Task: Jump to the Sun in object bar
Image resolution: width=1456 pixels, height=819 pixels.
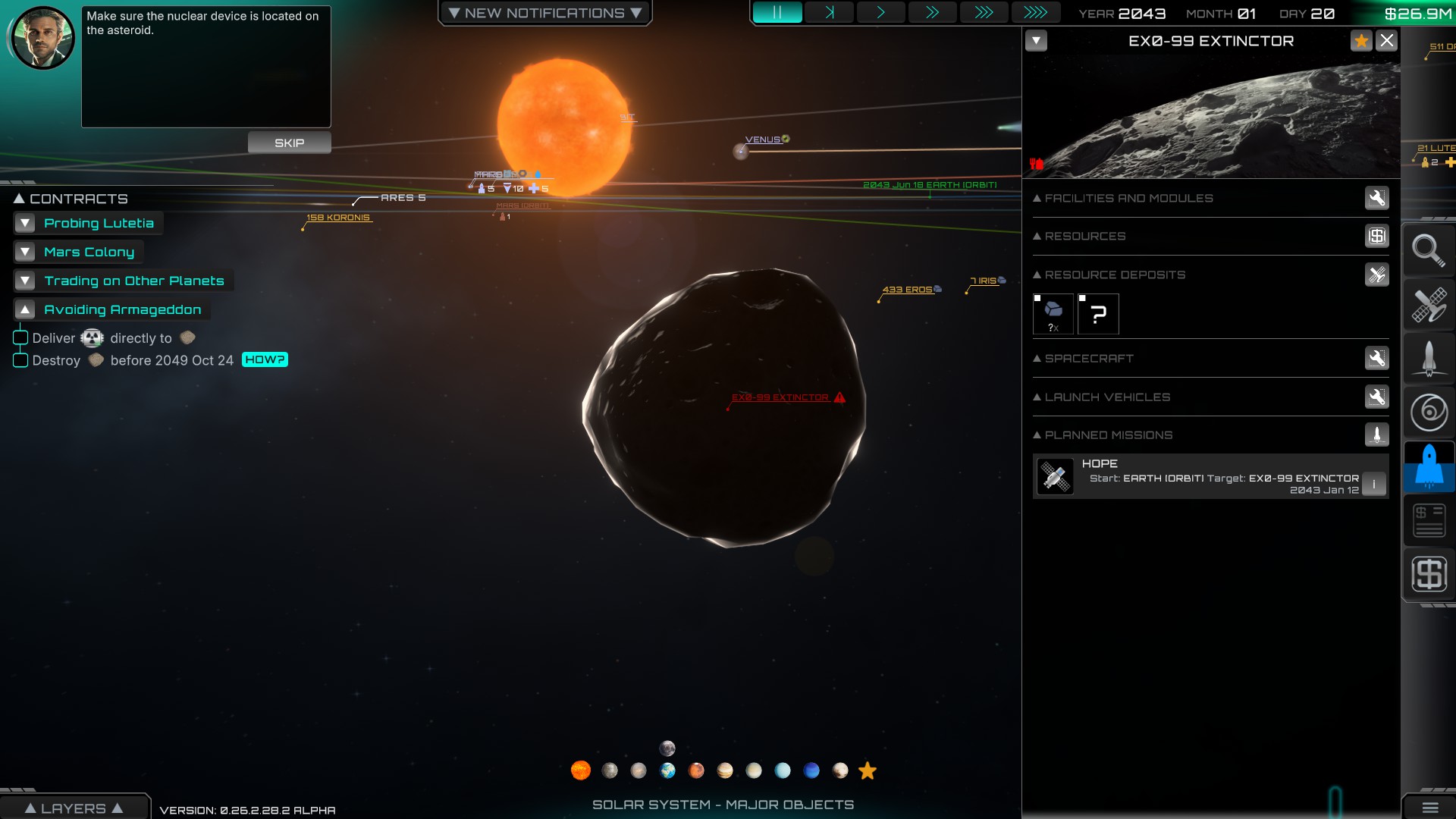Action: [580, 770]
